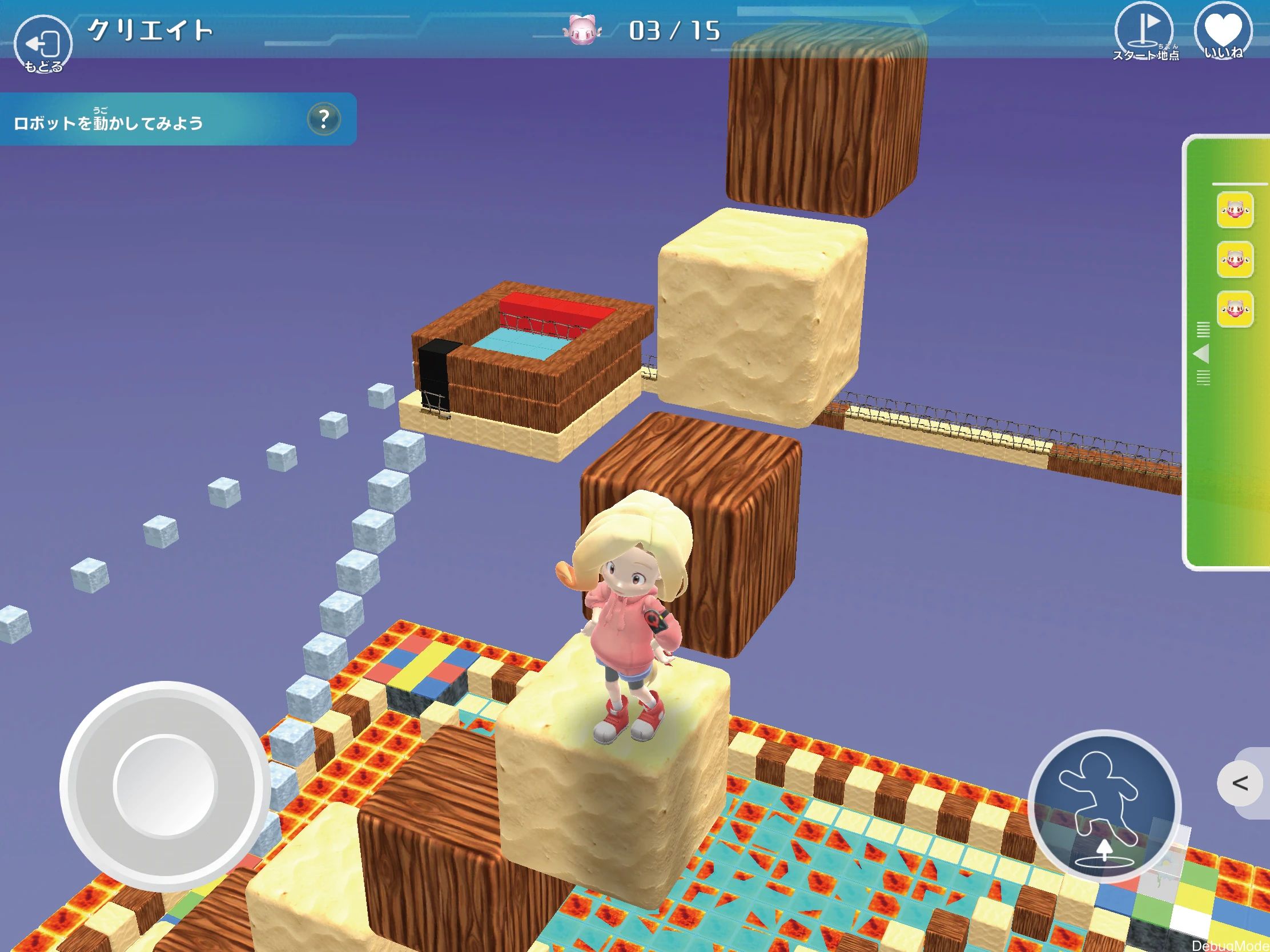Click the いいね heart button
This screenshot has width=1270, height=952.
(x=1223, y=33)
